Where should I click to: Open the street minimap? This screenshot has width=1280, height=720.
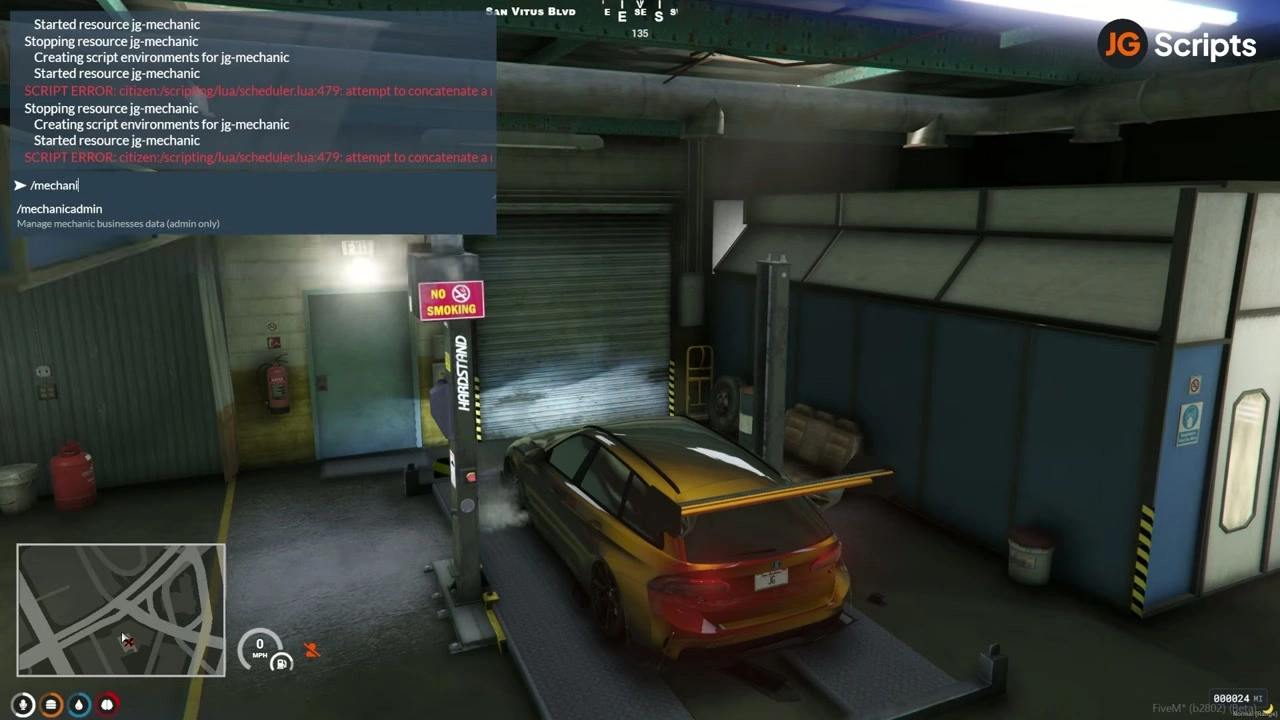121,610
